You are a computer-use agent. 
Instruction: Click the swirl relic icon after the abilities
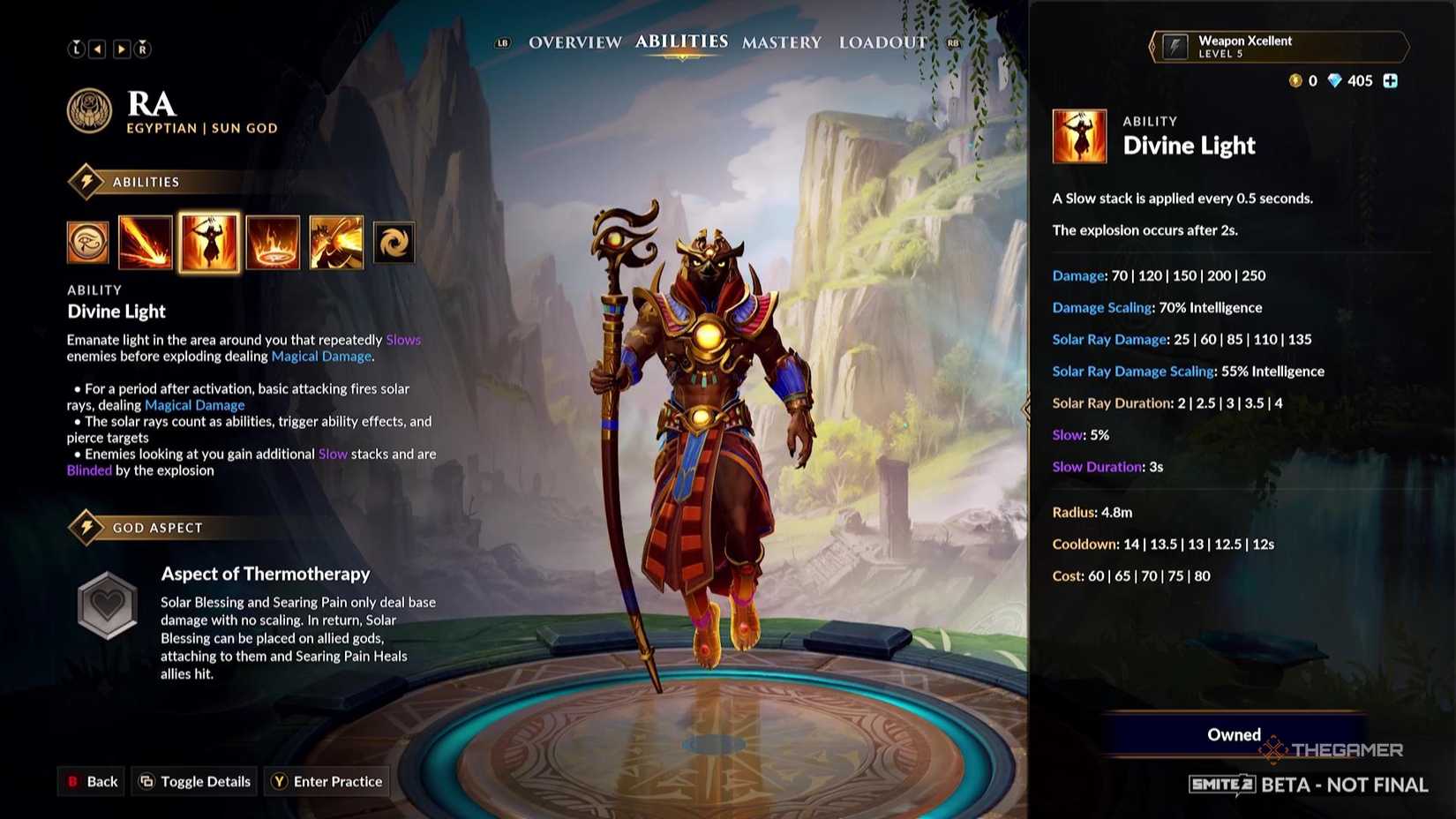394,242
